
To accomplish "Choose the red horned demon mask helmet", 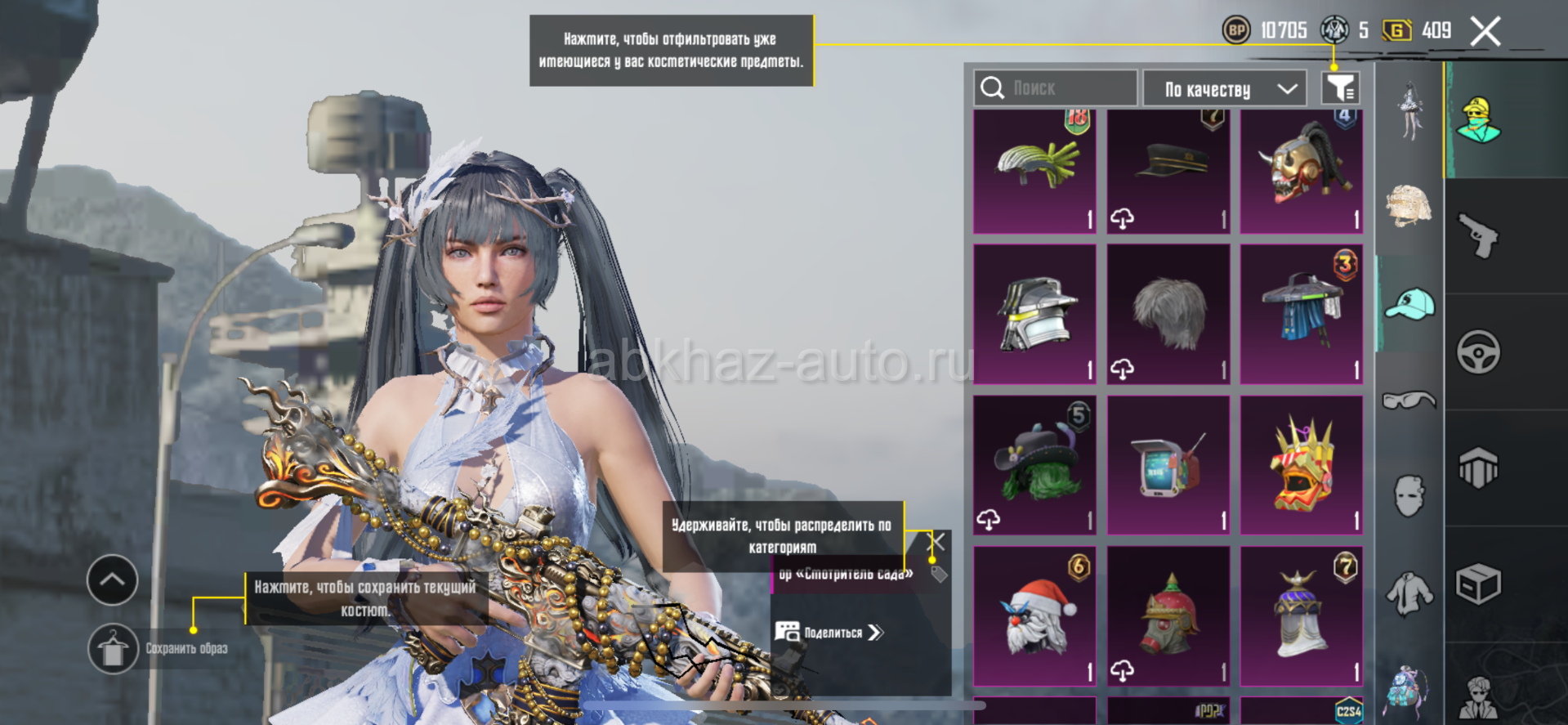I will 1302,172.
